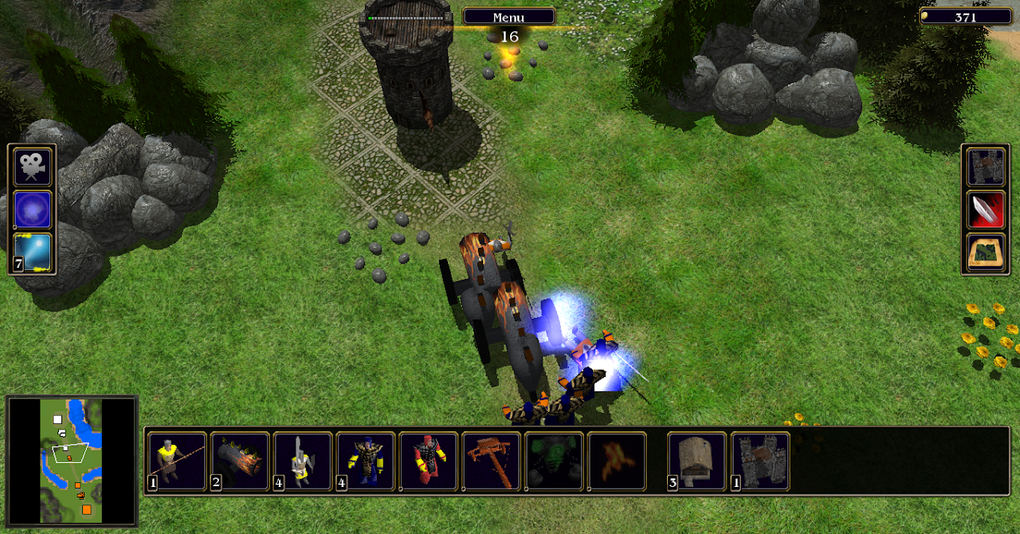Select the stone castle icon in the side panel

984,167
